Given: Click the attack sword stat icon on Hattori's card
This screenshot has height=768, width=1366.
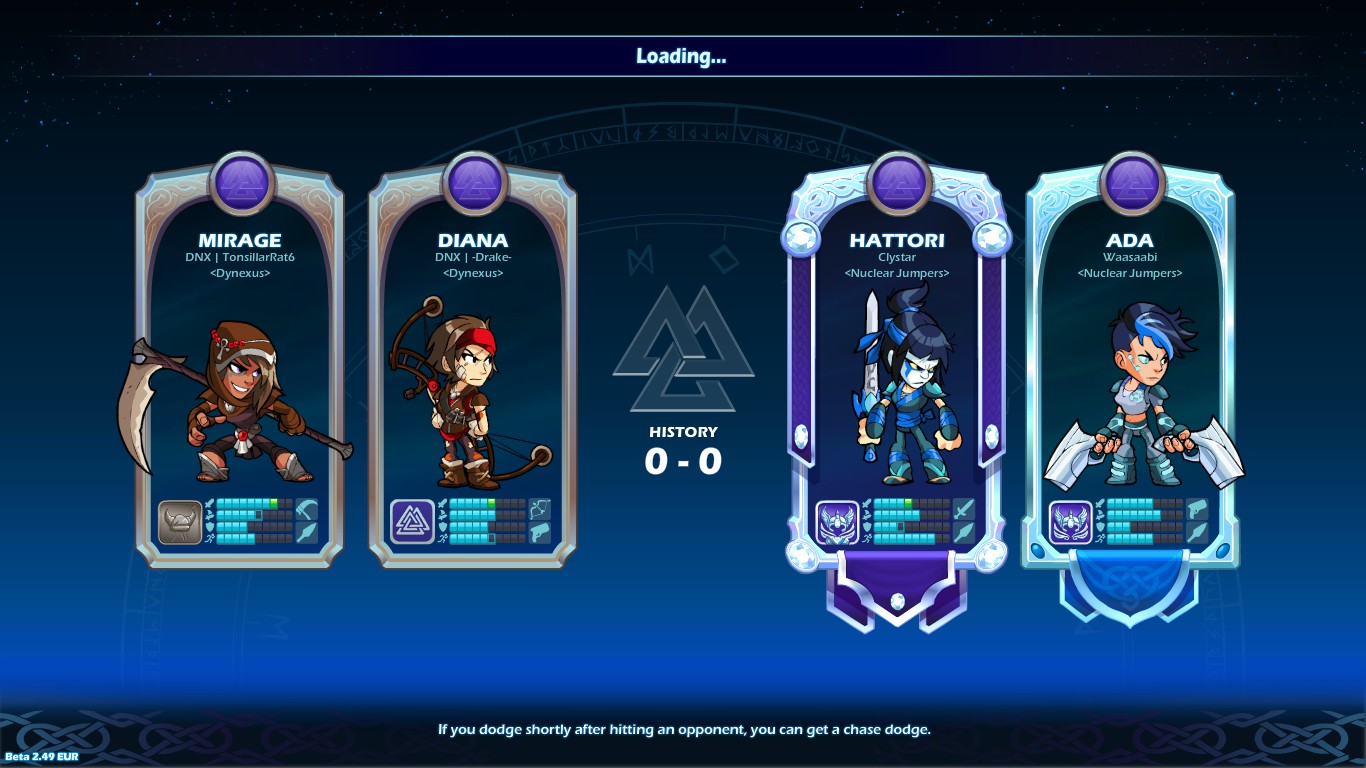Looking at the screenshot, I should [x=866, y=503].
